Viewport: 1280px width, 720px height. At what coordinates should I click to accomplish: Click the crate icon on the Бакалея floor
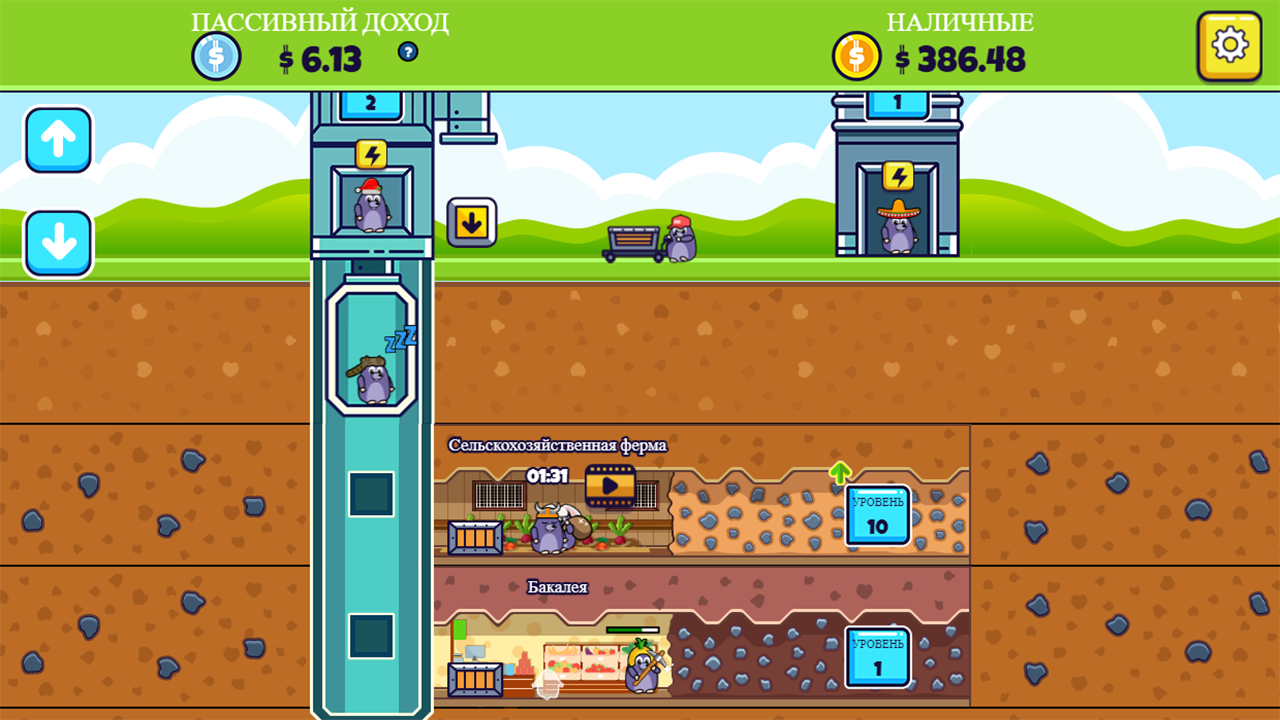pyautogui.click(x=477, y=678)
